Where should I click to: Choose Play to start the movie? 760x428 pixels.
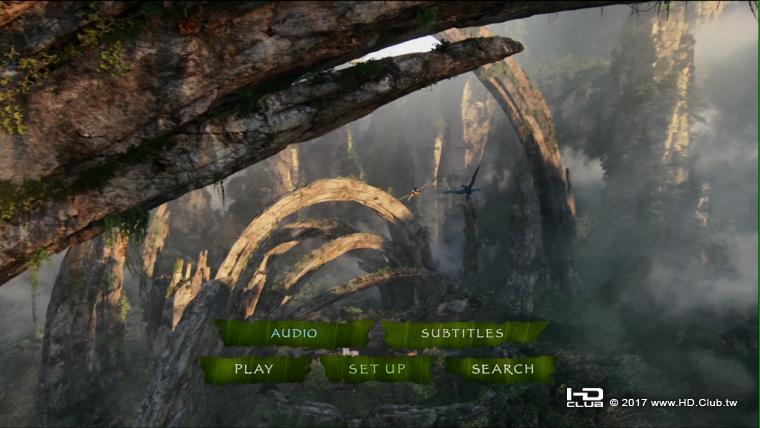tap(254, 369)
